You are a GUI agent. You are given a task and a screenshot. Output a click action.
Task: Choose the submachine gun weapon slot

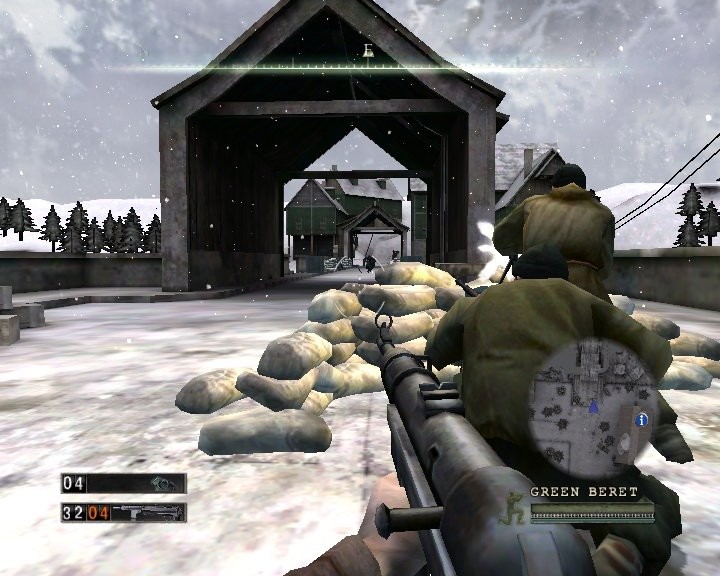tap(148, 514)
